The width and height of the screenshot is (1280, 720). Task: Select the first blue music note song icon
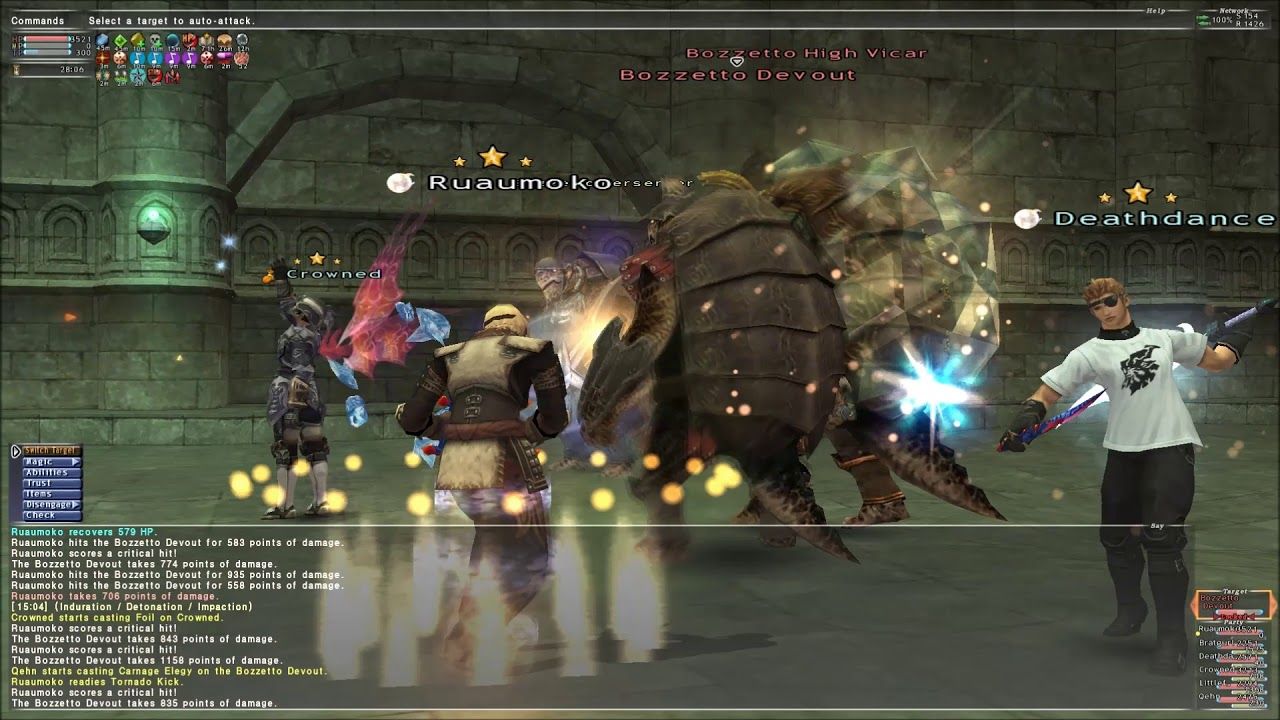click(x=135, y=57)
